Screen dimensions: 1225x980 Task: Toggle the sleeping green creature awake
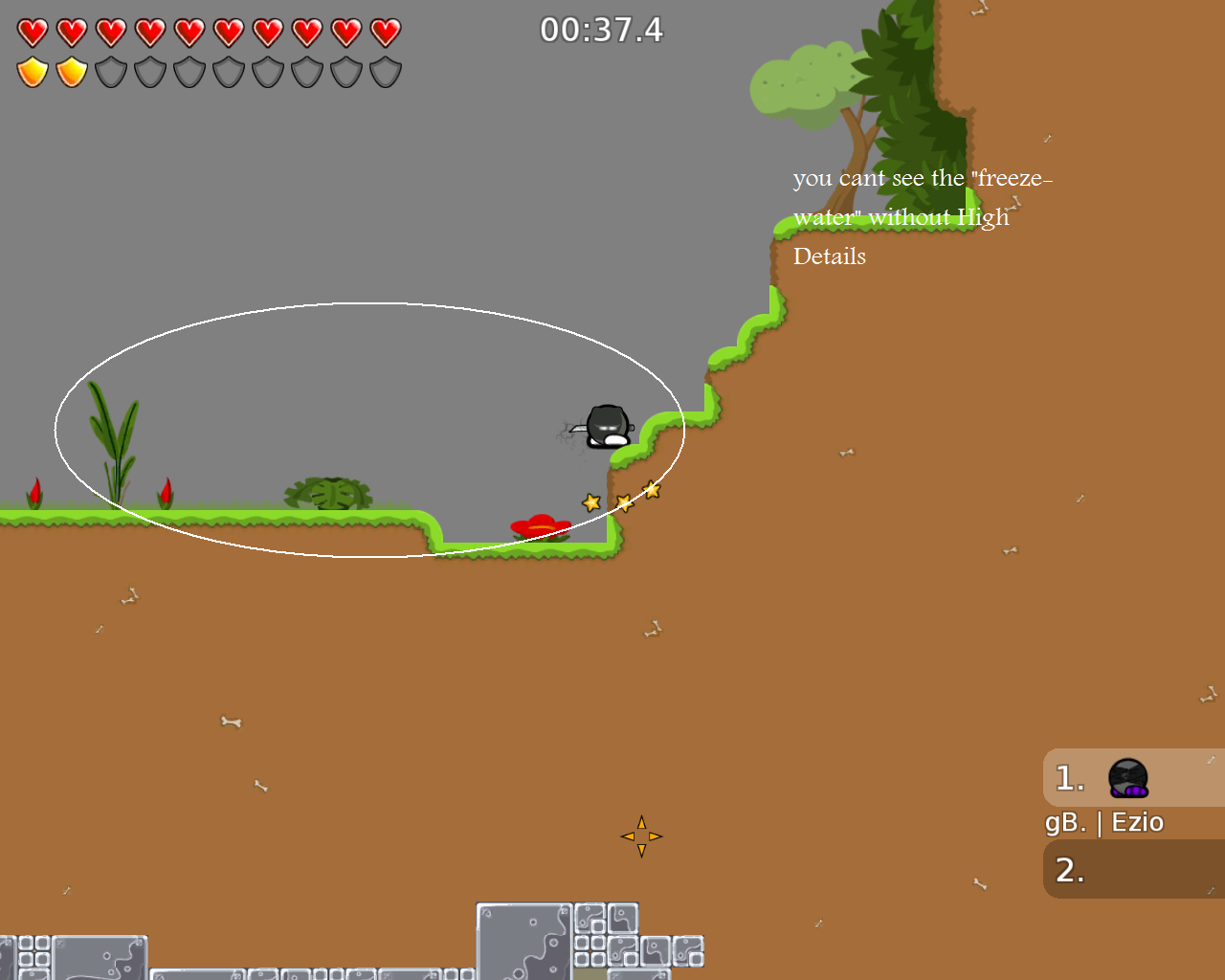[x=327, y=492]
